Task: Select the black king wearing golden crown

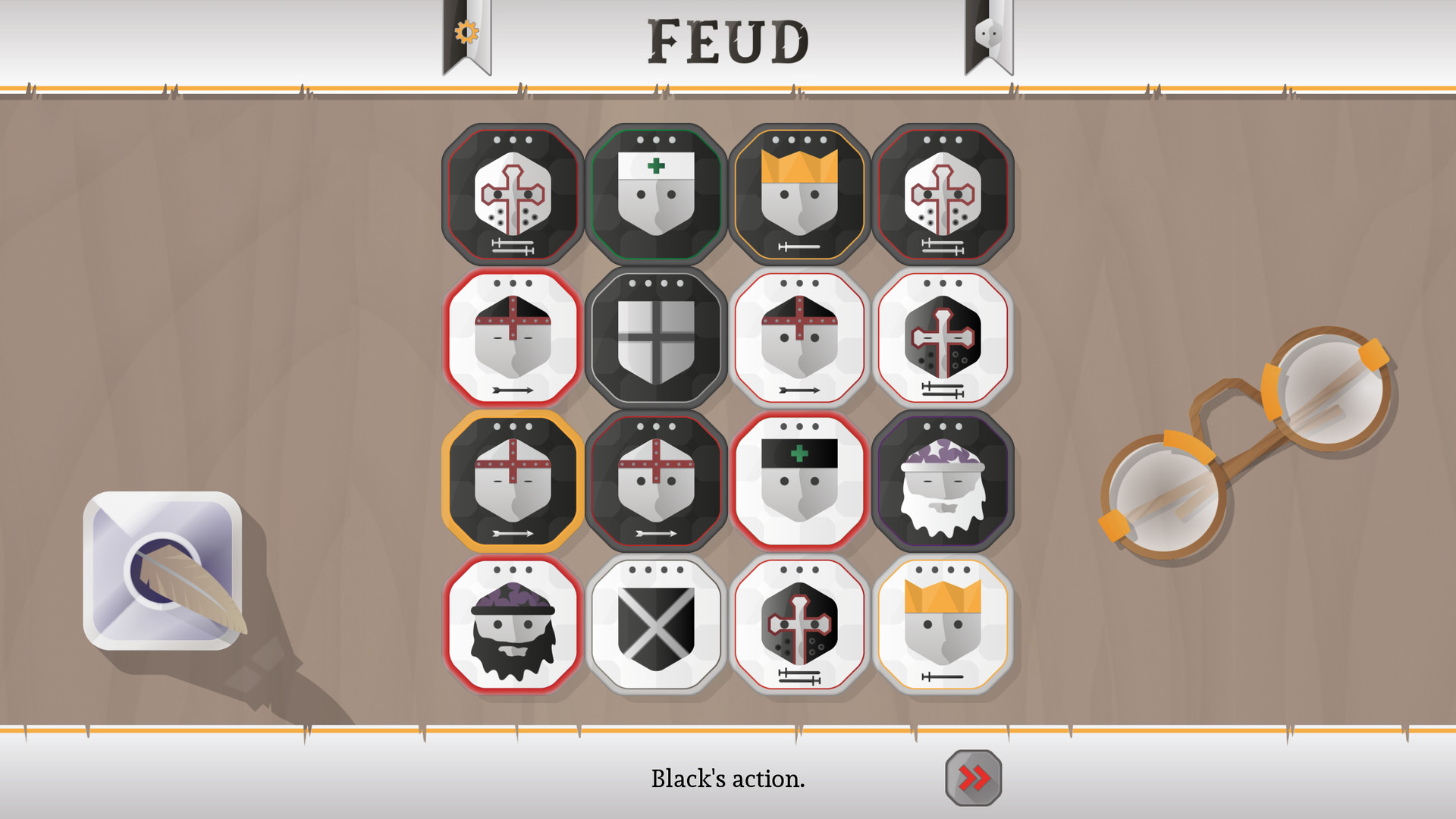Action: [799, 193]
